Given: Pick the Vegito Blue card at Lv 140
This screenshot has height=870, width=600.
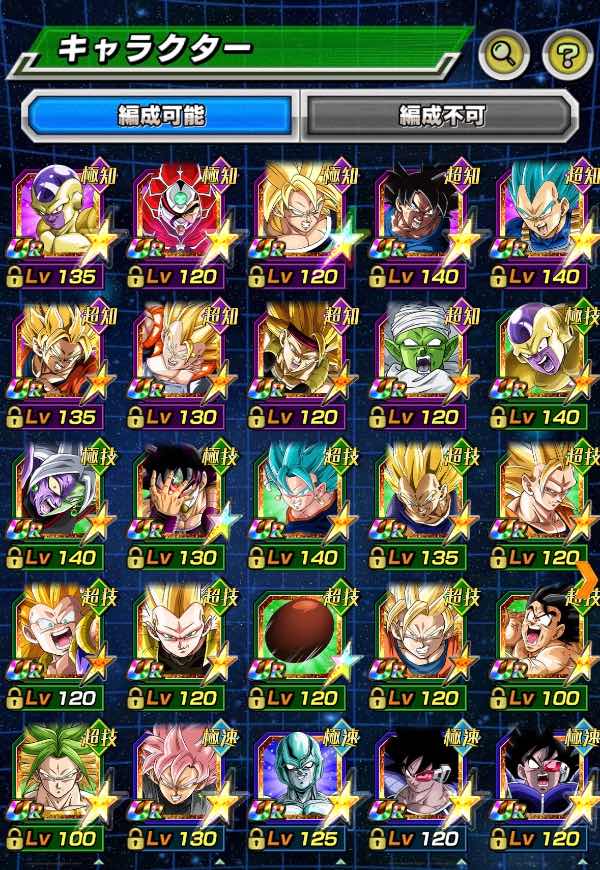Looking at the screenshot, I should pos(300,498).
